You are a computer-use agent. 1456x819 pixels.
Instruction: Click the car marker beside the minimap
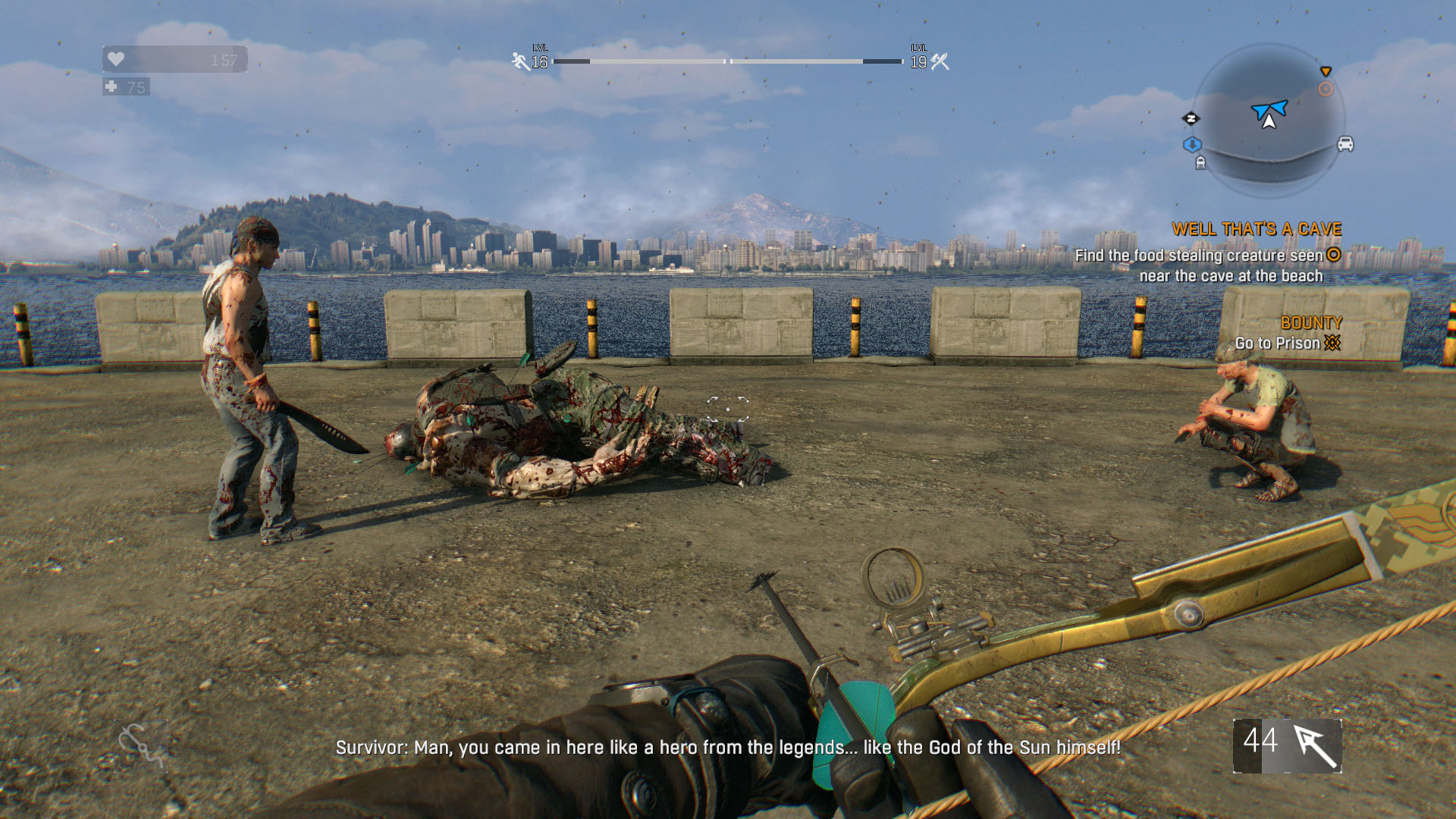click(1345, 144)
